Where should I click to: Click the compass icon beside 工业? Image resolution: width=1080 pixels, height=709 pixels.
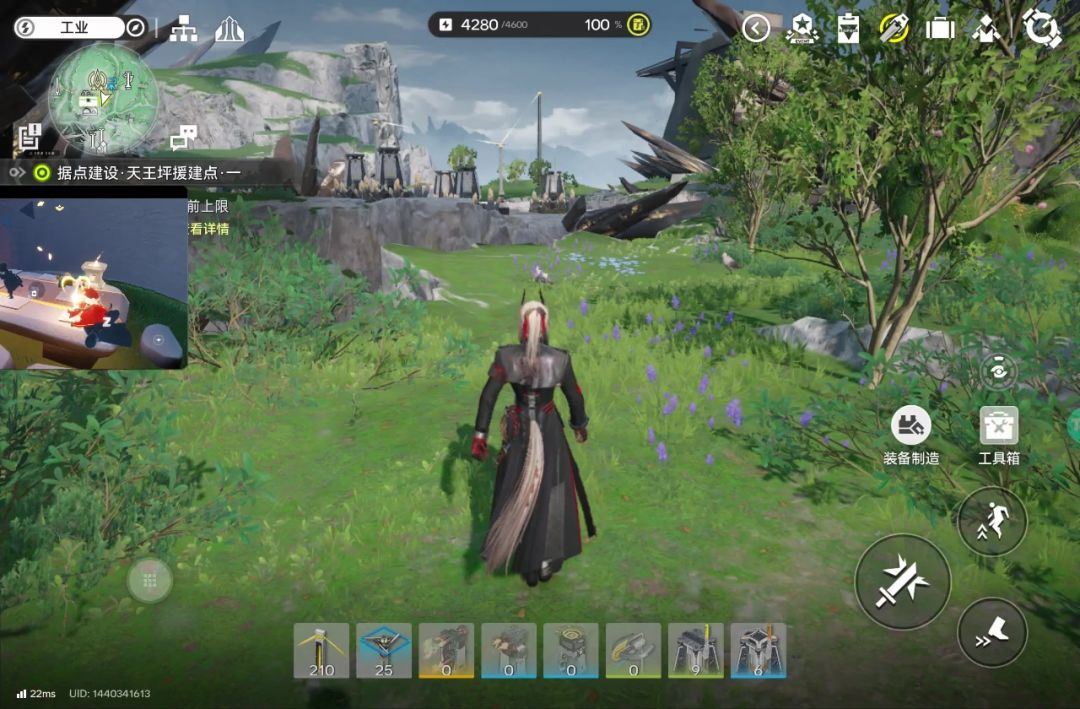137,27
